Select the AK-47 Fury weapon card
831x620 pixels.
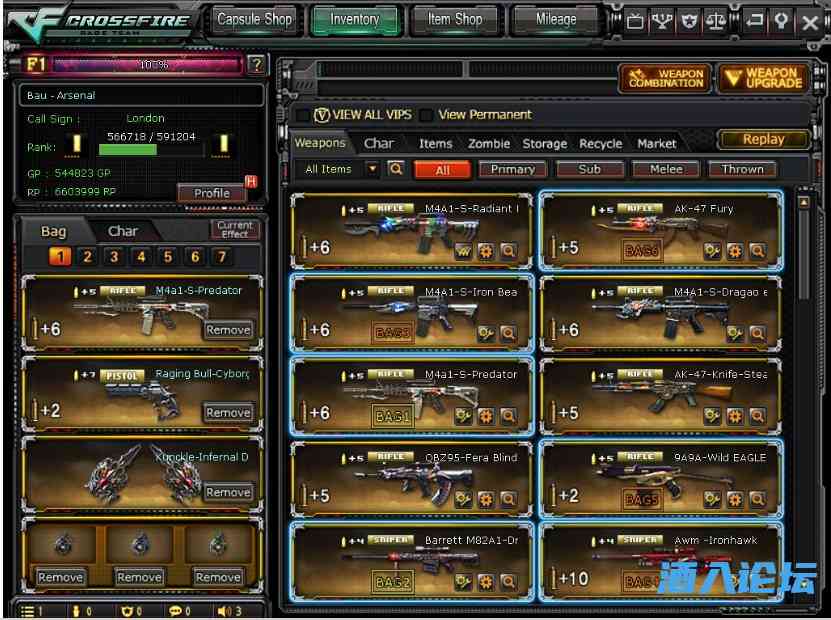[x=660, y=229]
